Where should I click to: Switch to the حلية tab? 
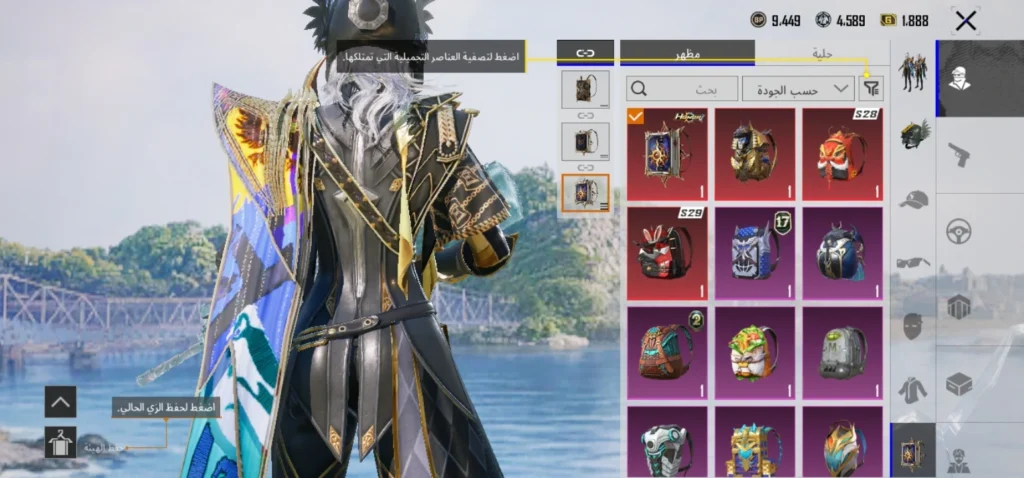[x=822, y=53]
